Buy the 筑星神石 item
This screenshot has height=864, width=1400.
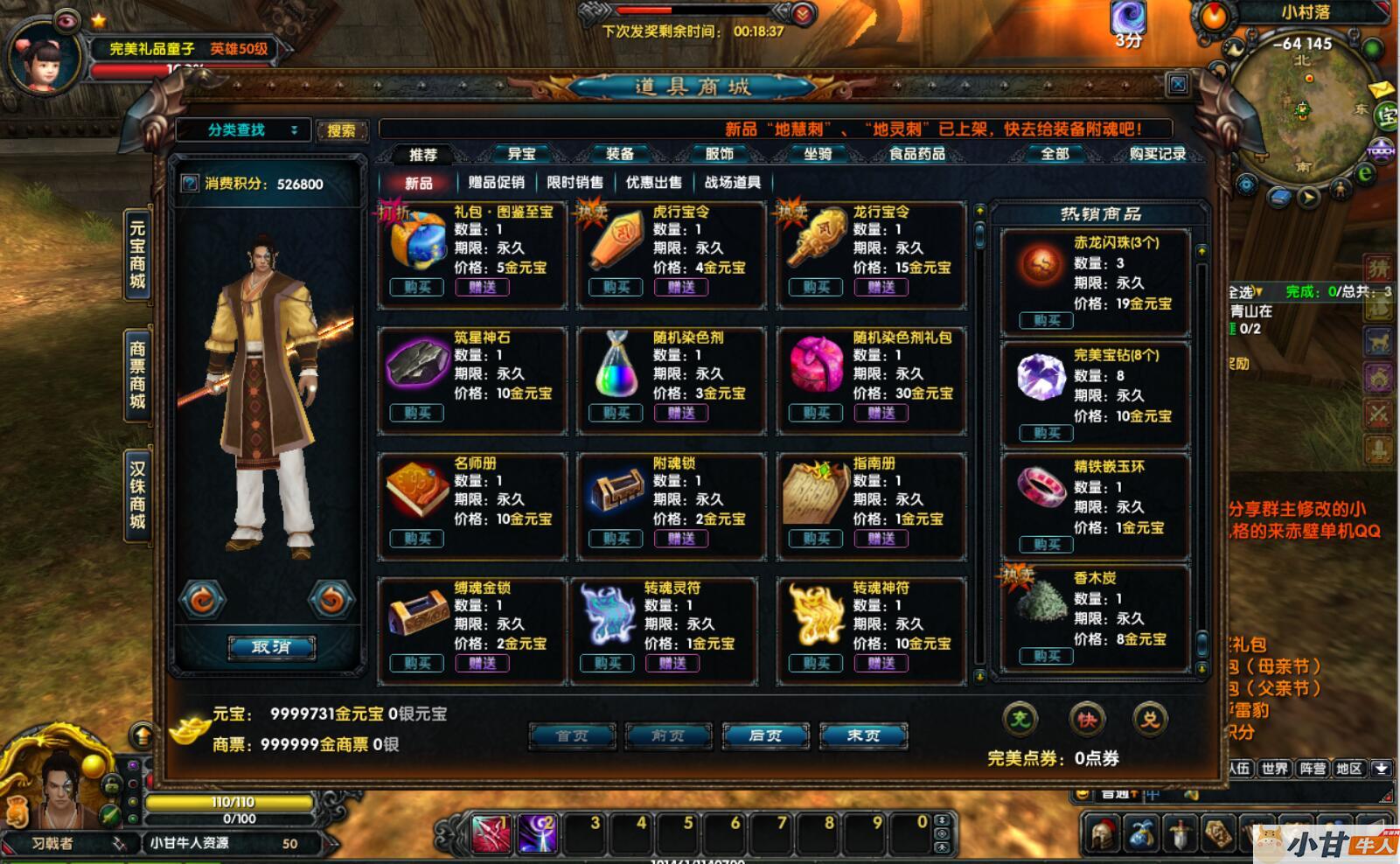pyautogui.click(x=417, y=413)
